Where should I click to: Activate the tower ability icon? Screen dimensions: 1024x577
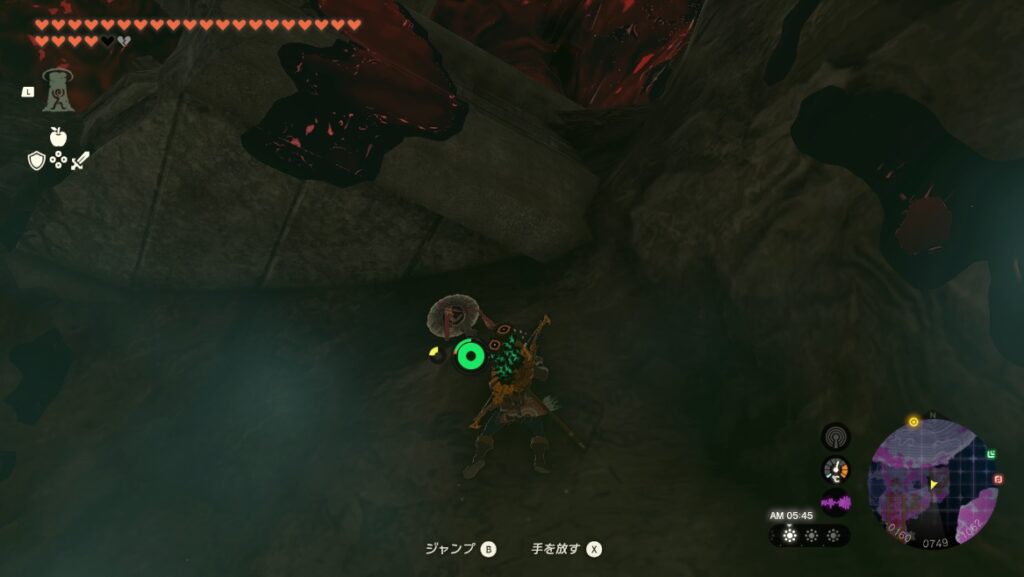pyautogui.click(x=58, y=90)
